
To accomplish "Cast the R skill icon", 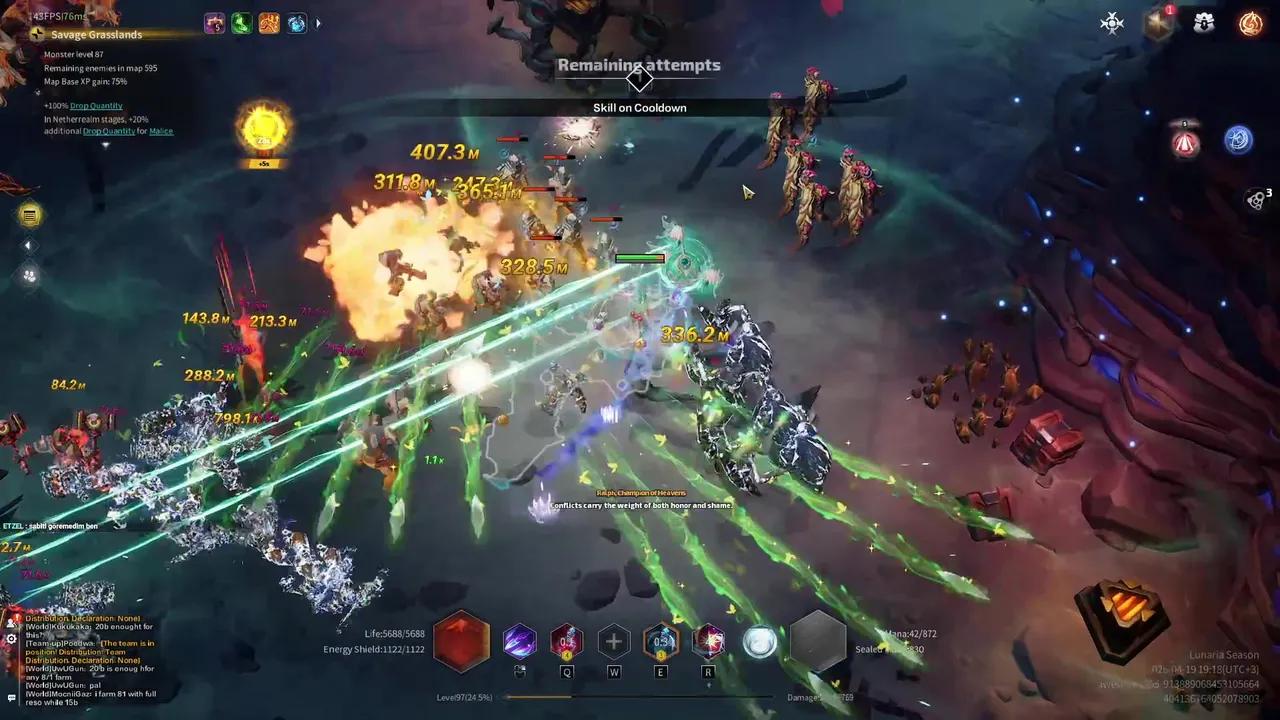I will pyautogui.click(x=709, y=641).
